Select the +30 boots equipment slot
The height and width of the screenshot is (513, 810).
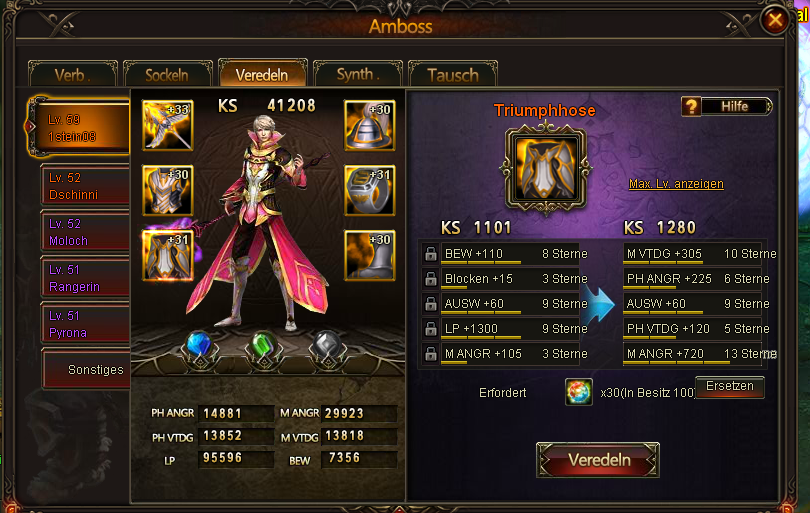click(x=369, y=254)
